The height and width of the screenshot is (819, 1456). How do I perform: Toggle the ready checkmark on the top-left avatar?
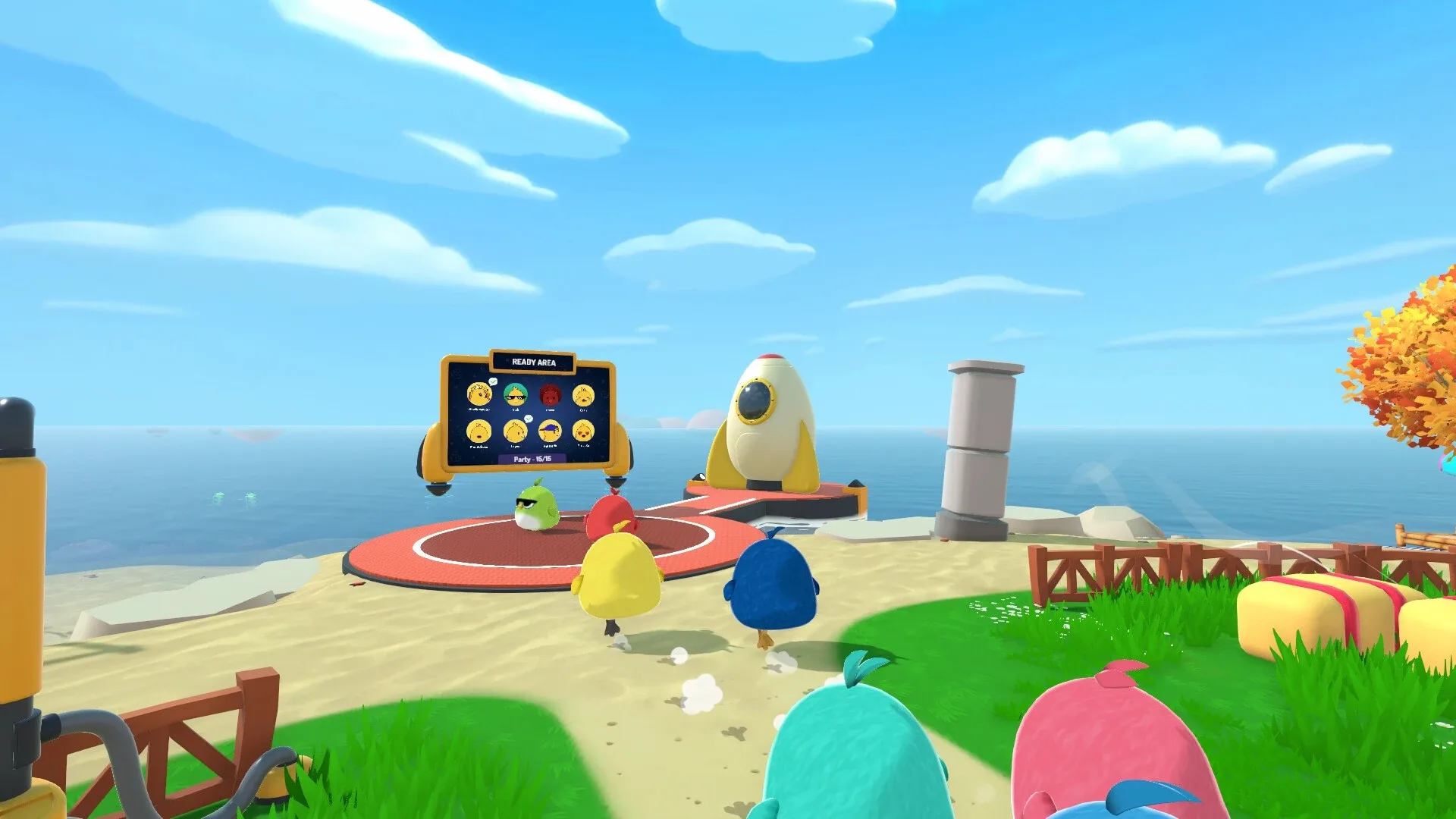pyautogui.click(x=493, y=381)
